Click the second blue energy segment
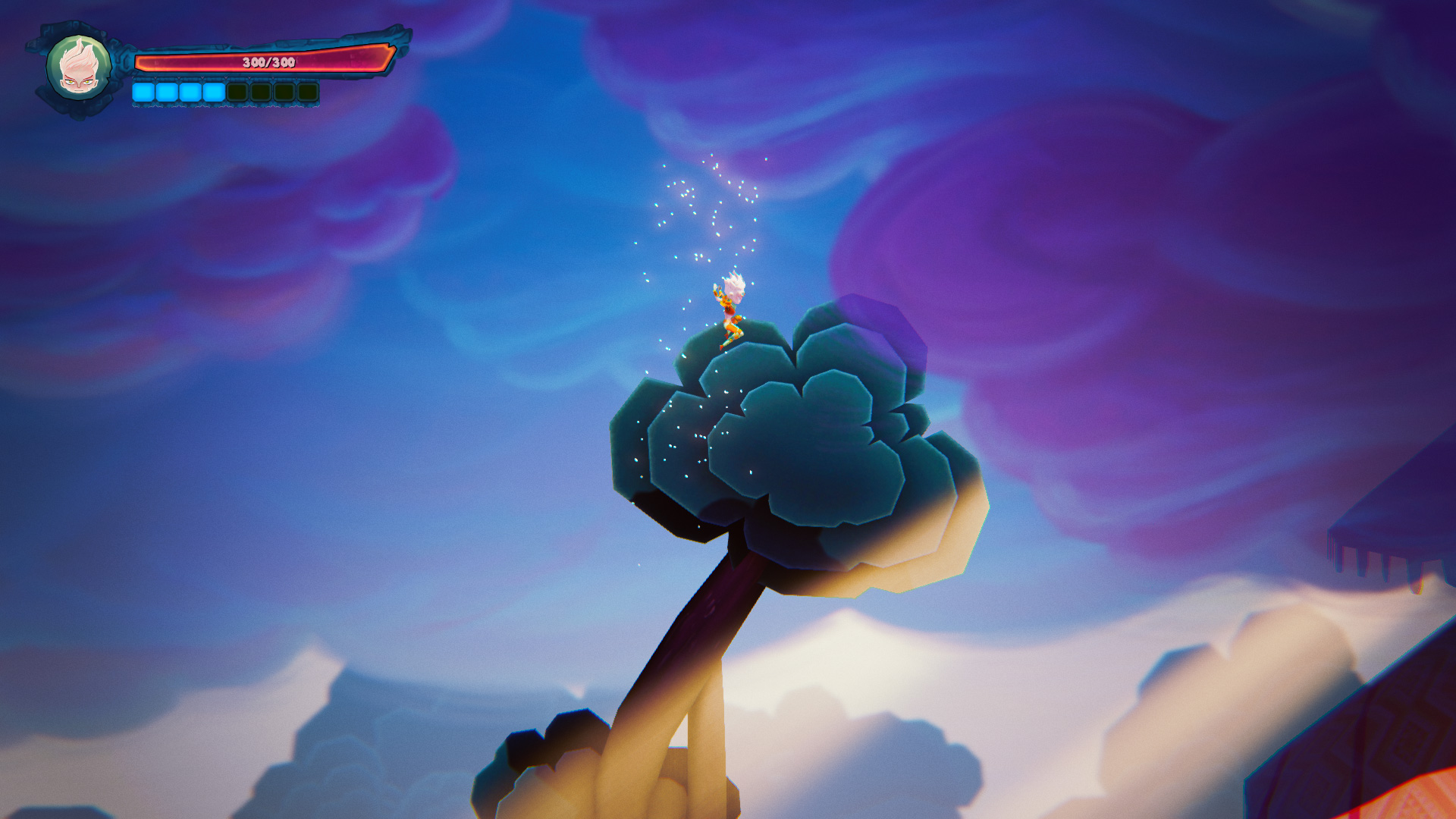 point(166,92)
